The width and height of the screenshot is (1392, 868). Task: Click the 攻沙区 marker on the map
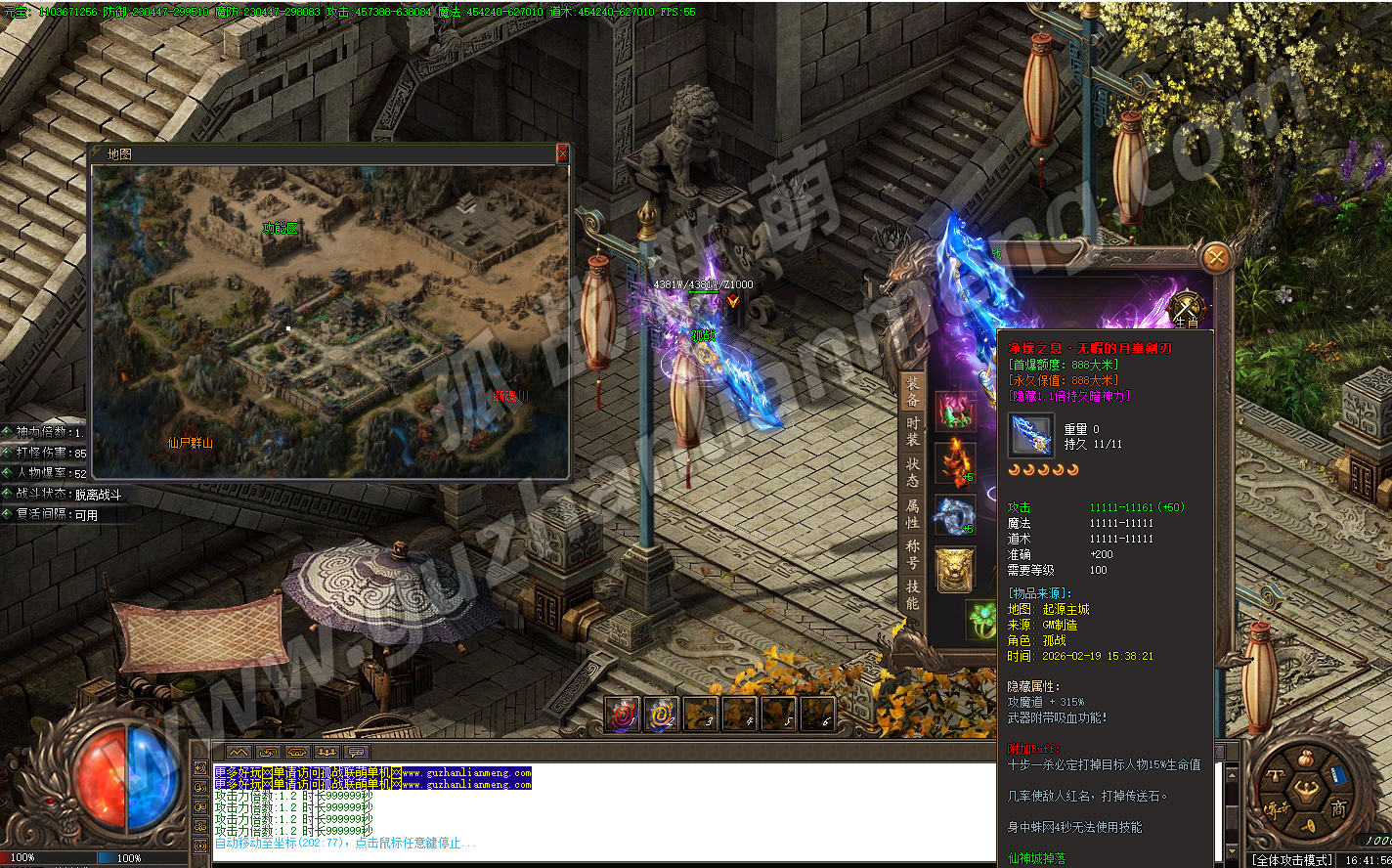(x=280, y=228)
